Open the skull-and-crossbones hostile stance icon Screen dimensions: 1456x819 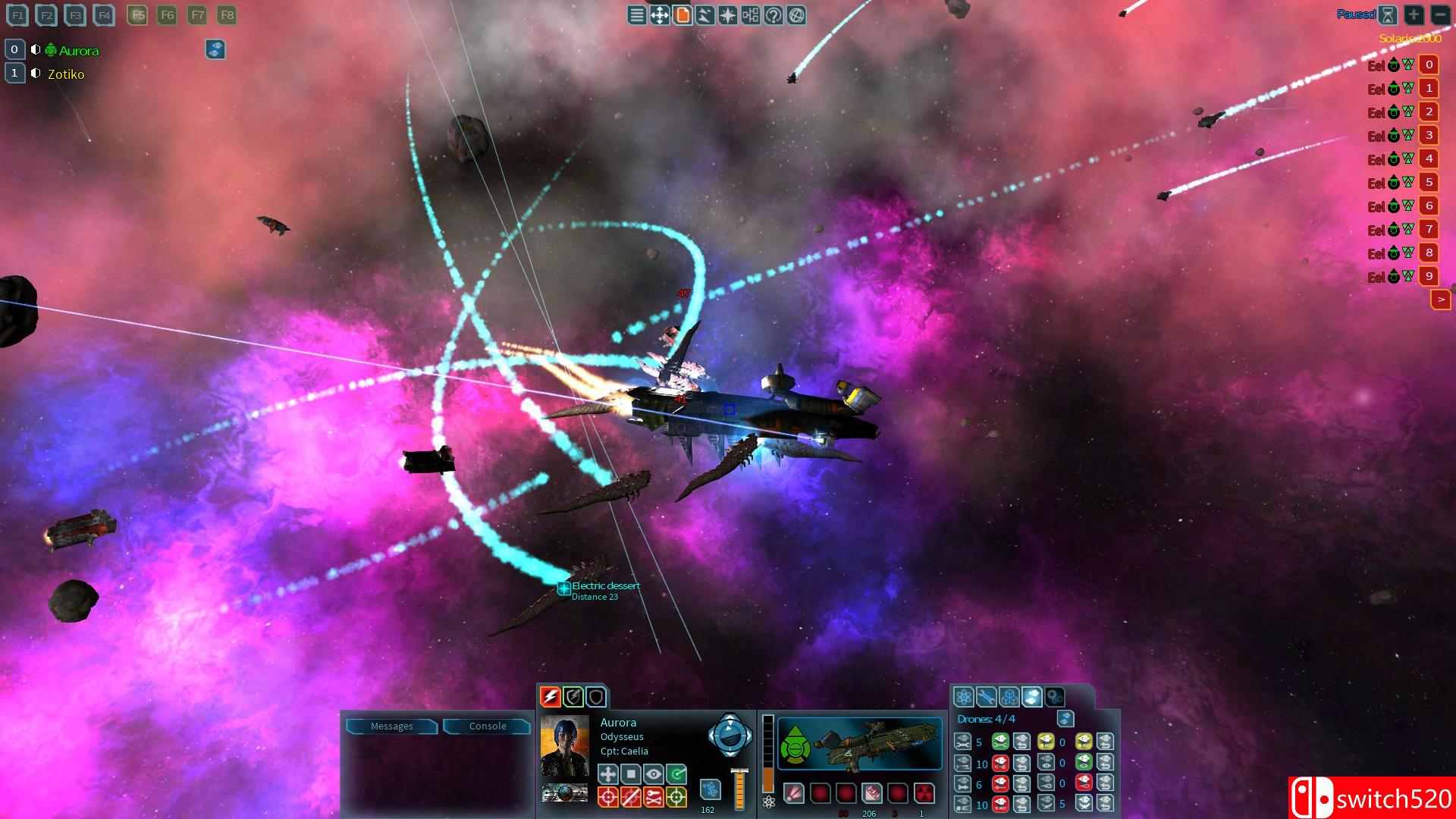654,798
